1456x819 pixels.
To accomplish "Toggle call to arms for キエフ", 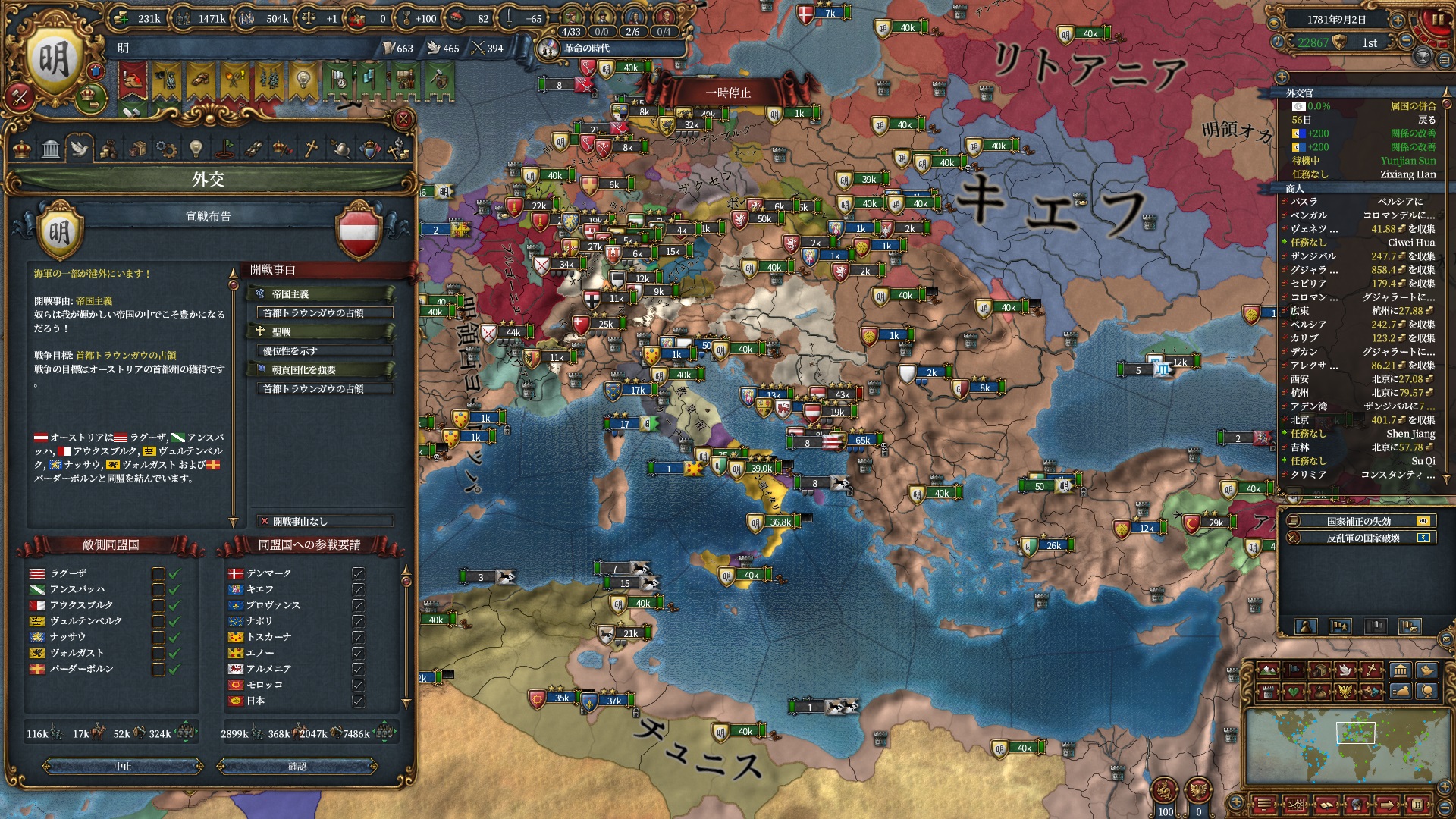I will (359, 589).
